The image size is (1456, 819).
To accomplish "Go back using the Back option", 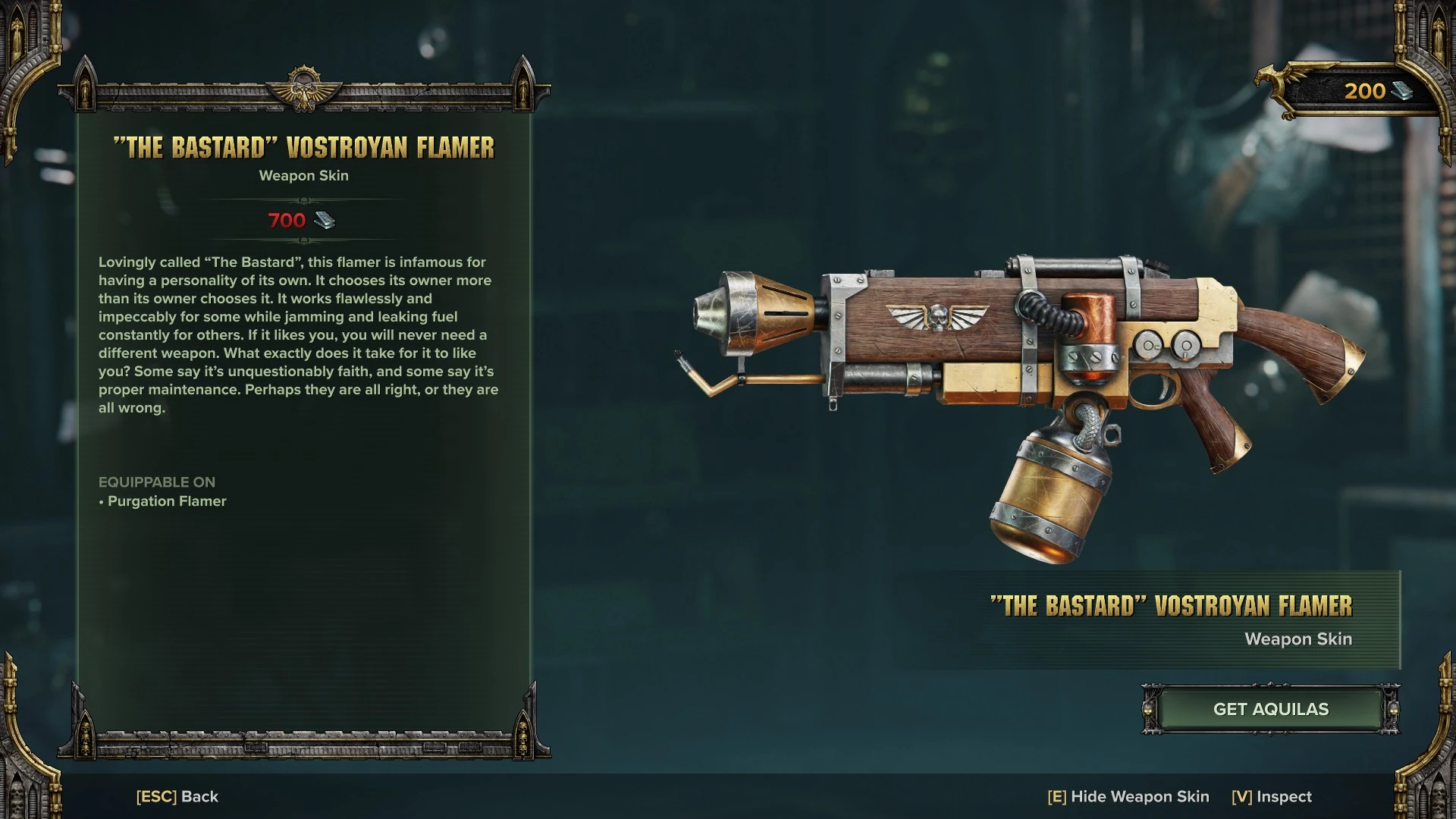I will coord(177,796).
